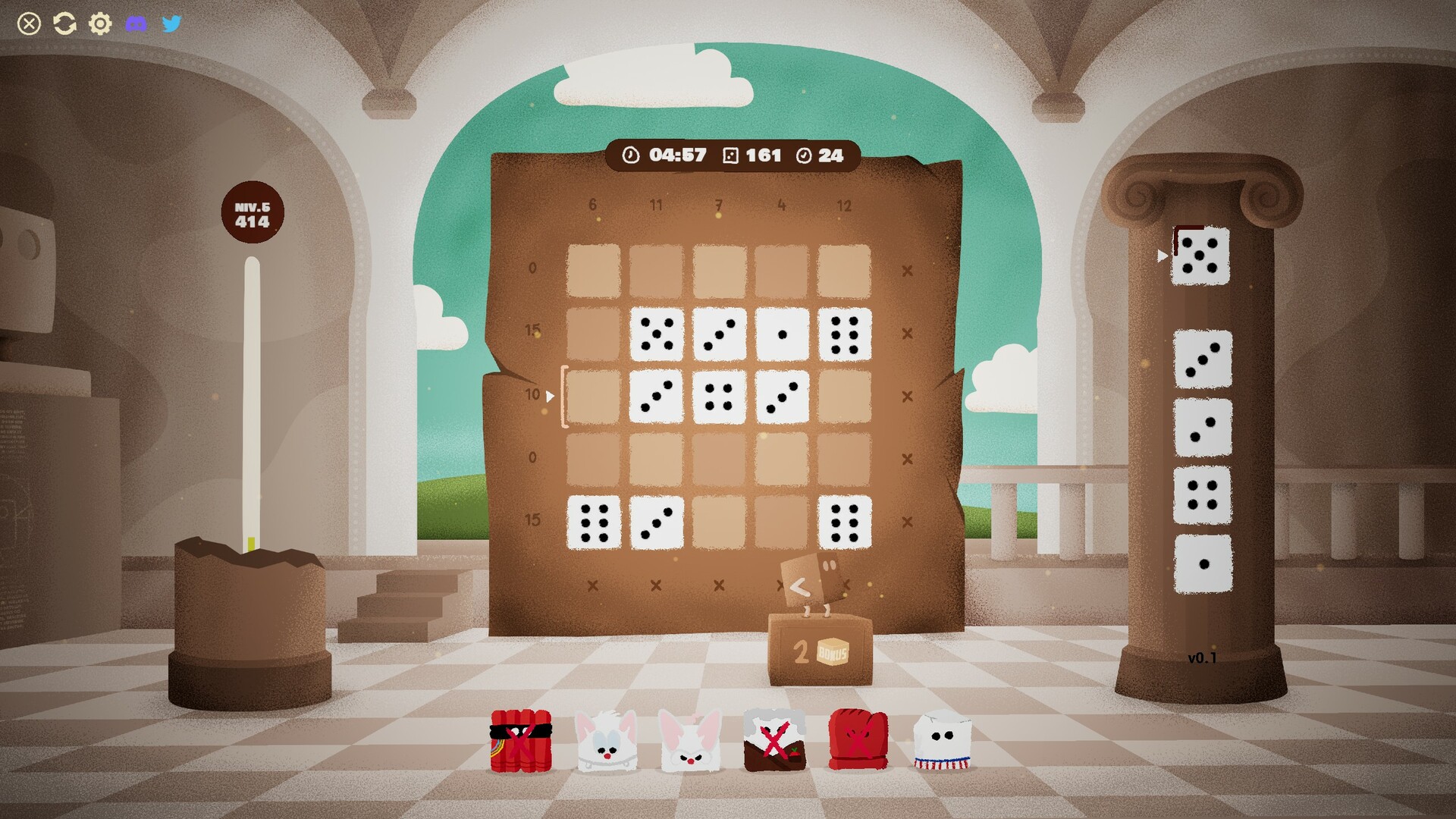Open the settings gear icon

(99, 23)
